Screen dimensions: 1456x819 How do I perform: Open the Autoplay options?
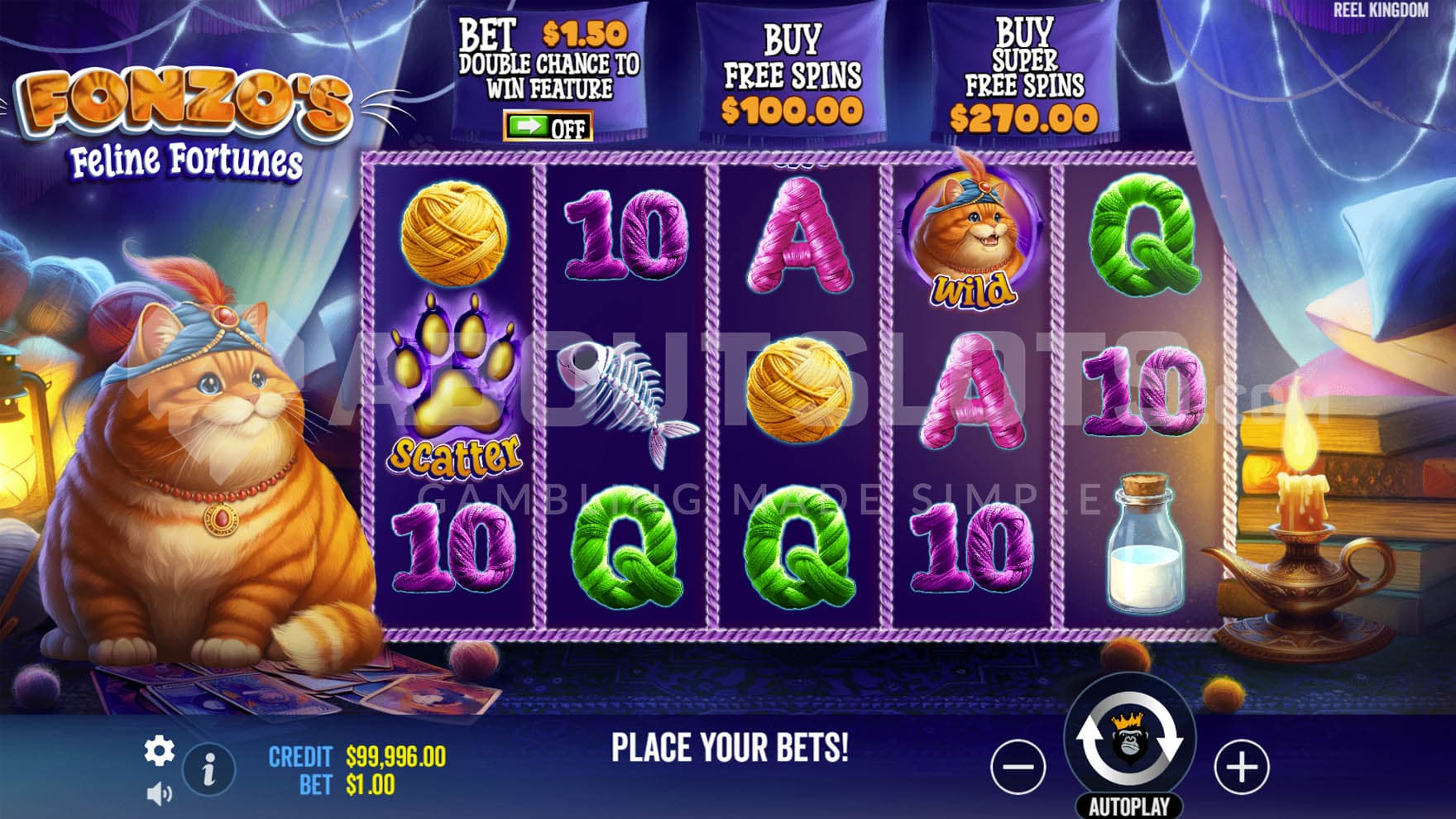[x=1129, y=807]
